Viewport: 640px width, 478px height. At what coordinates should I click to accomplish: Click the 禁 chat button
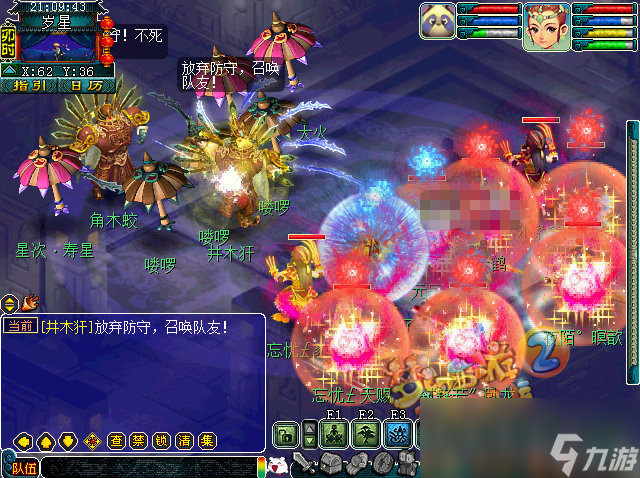pyautogui.click(x=138, y=440)
